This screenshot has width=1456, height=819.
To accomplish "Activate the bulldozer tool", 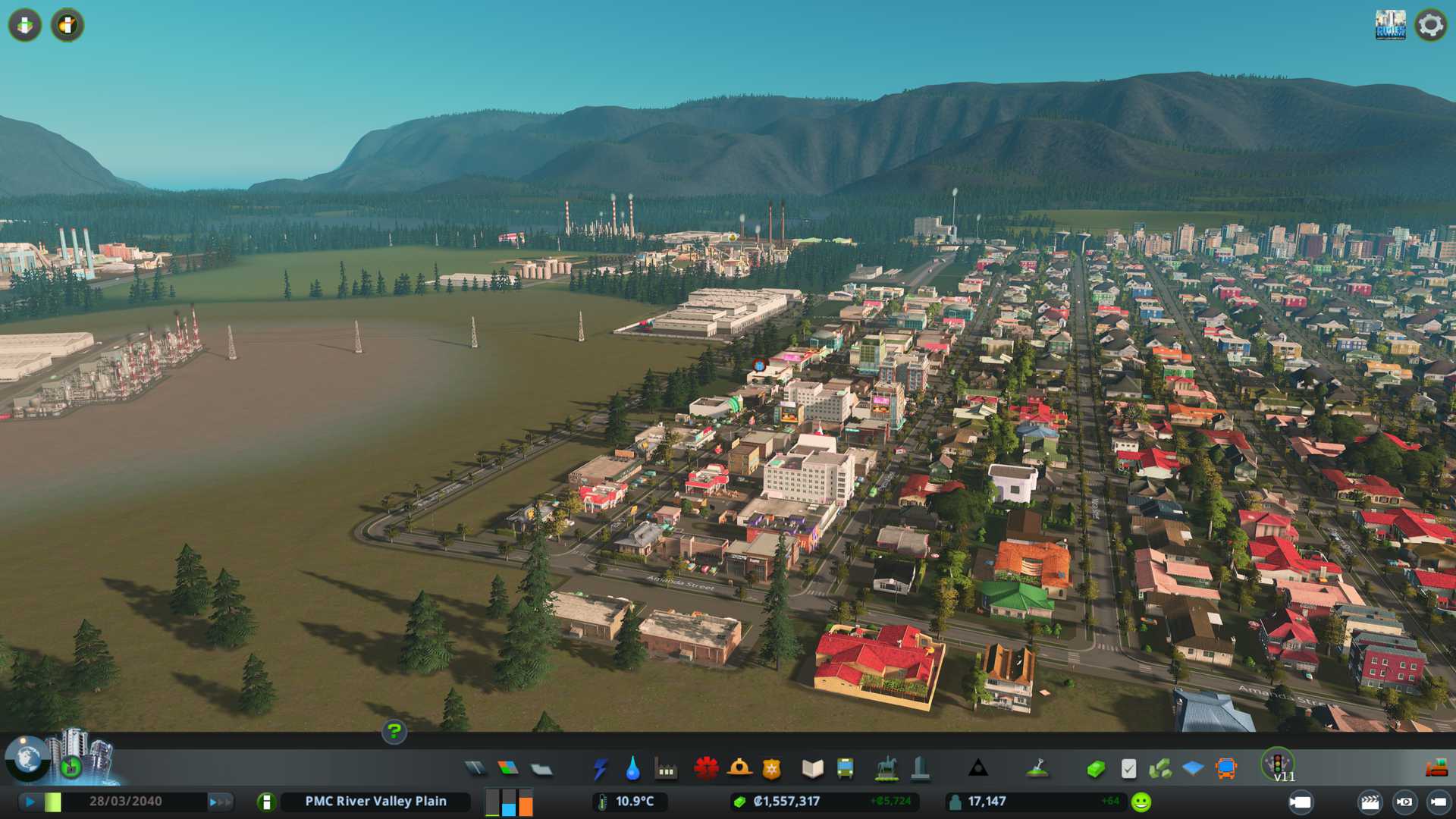I will pyautogui.click(x=1436, y=769).
